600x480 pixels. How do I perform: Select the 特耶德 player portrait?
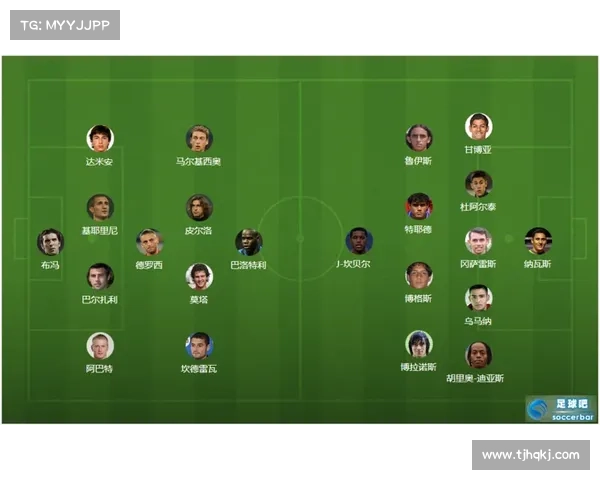[418, 207]
